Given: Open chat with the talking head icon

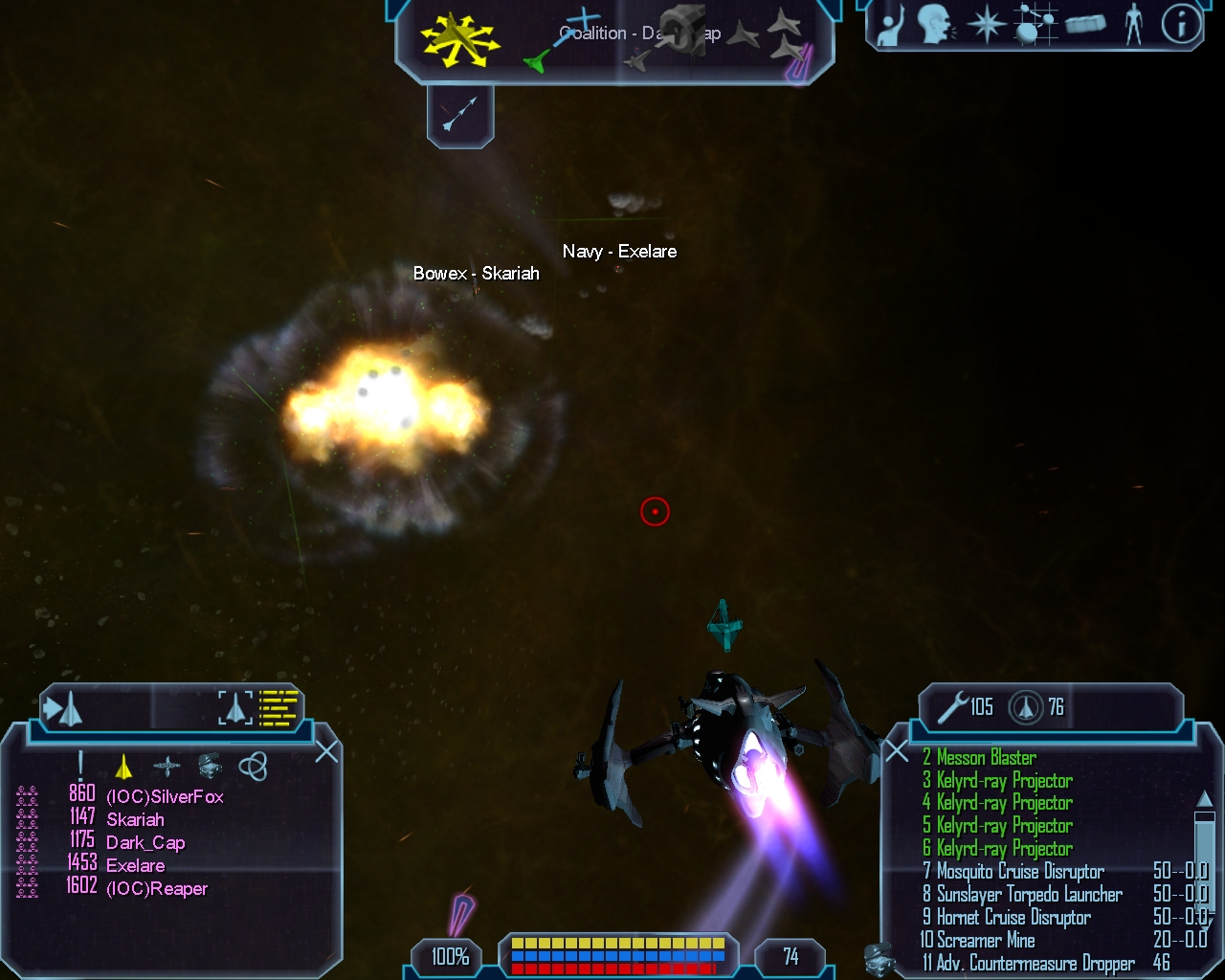Looking at the screenshot, I should tap(935, 25).
